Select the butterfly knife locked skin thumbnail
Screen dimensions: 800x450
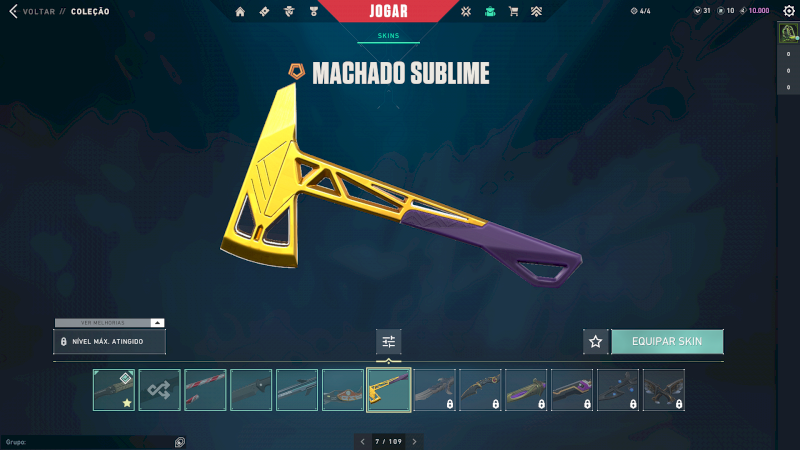point(664,390)
